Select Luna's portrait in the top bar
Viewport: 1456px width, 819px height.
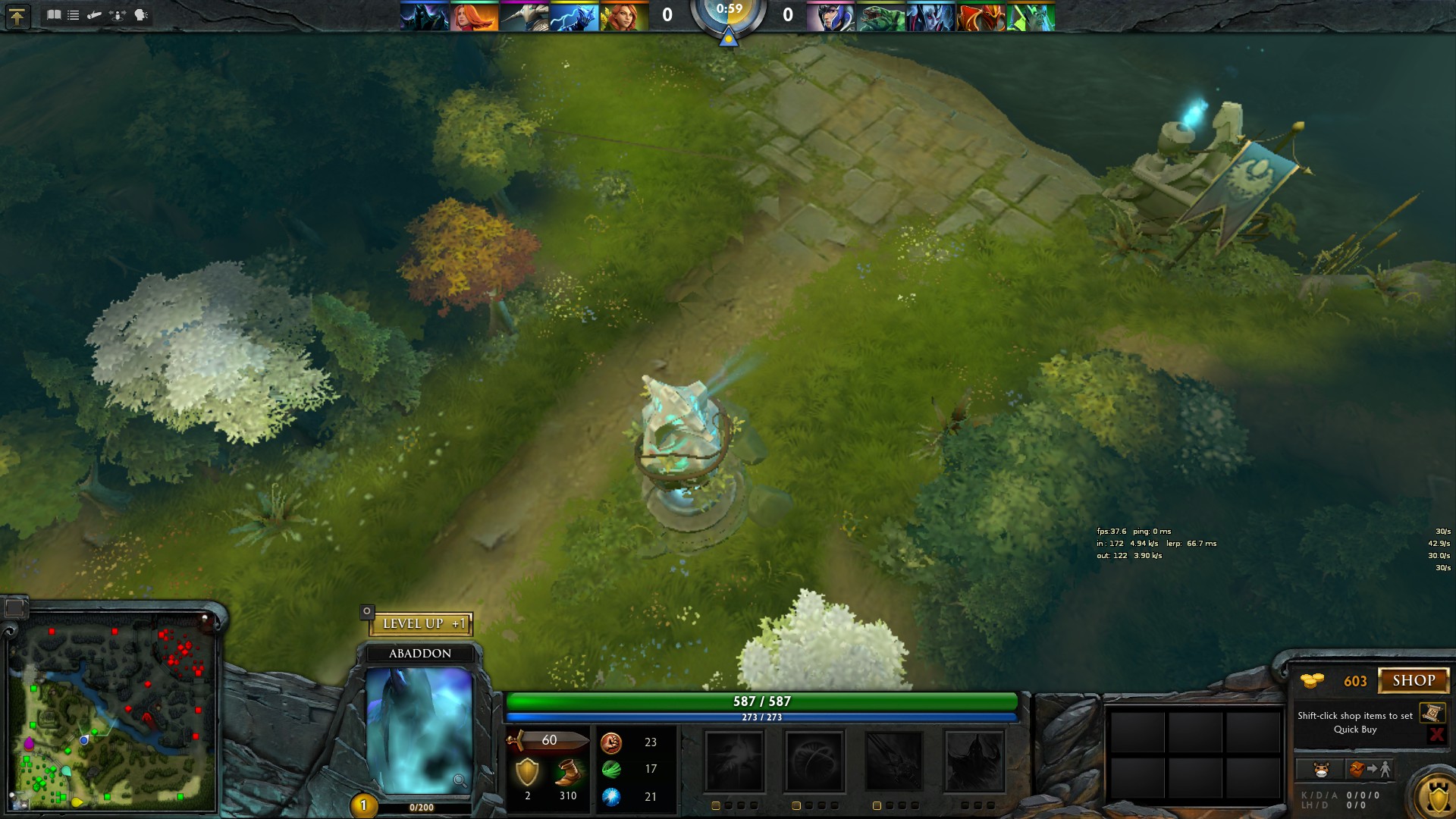(830, 17)
